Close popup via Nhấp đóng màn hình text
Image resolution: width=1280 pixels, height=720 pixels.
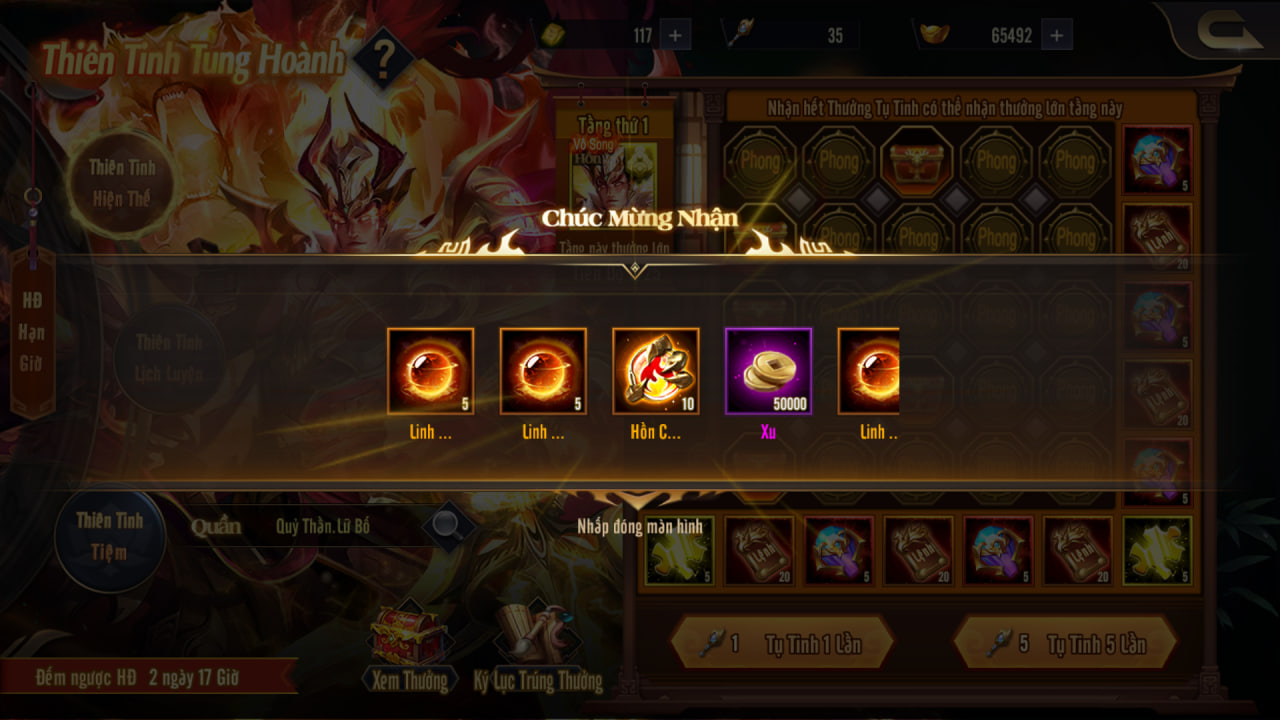pyautogui.click(x=640, y=526)
